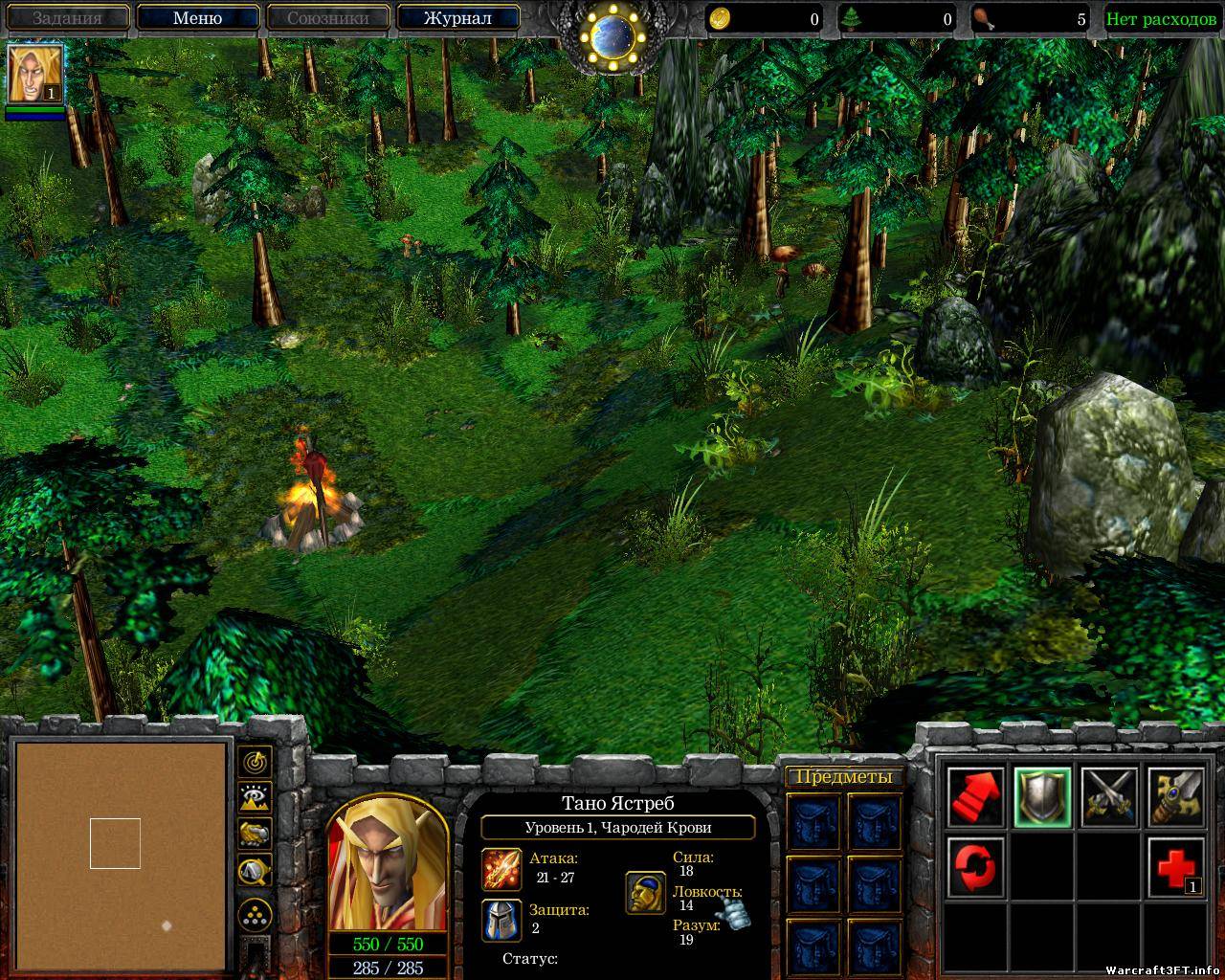Click the attack damage icon

click(501, 868)
